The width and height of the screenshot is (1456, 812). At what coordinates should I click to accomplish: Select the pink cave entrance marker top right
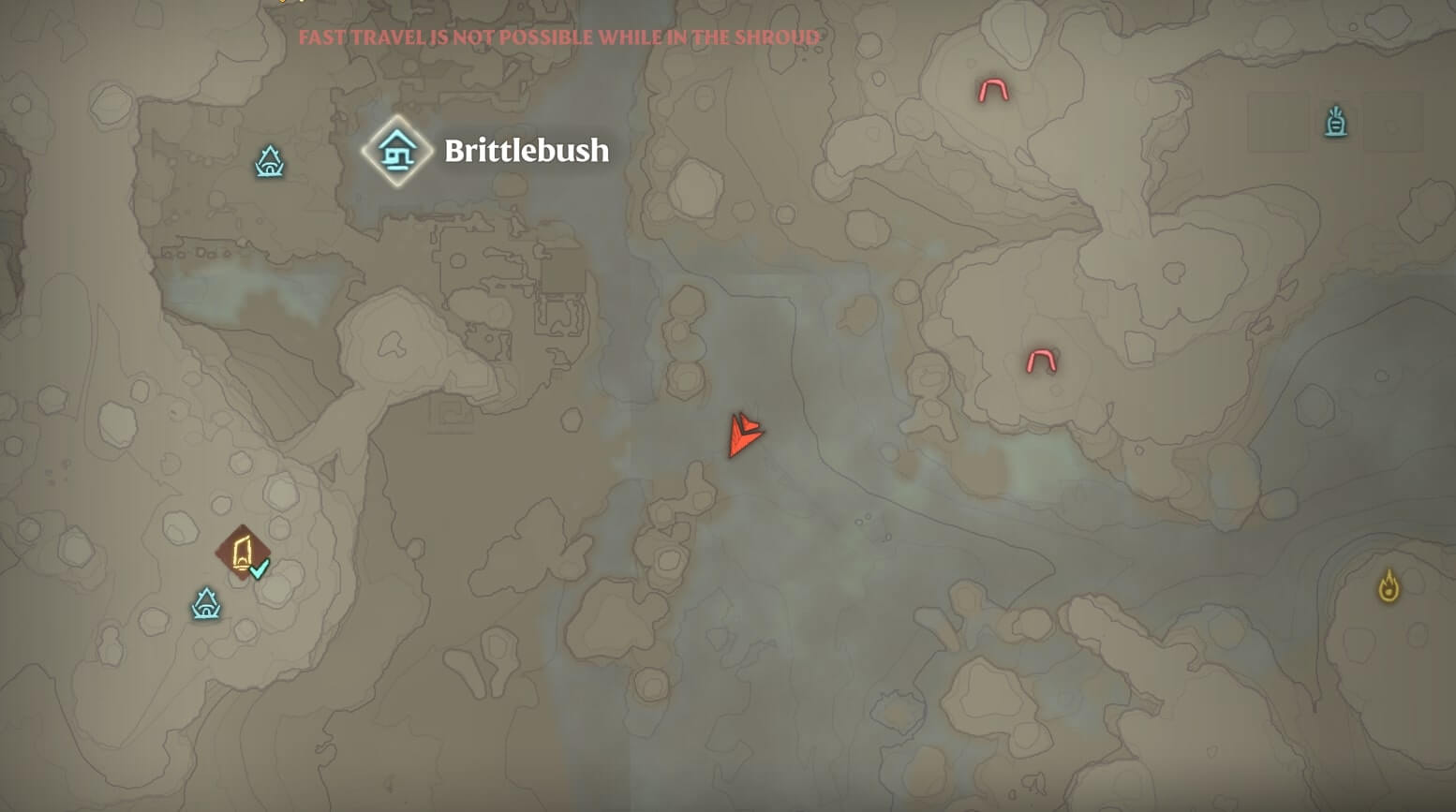(x=993, y=91)
